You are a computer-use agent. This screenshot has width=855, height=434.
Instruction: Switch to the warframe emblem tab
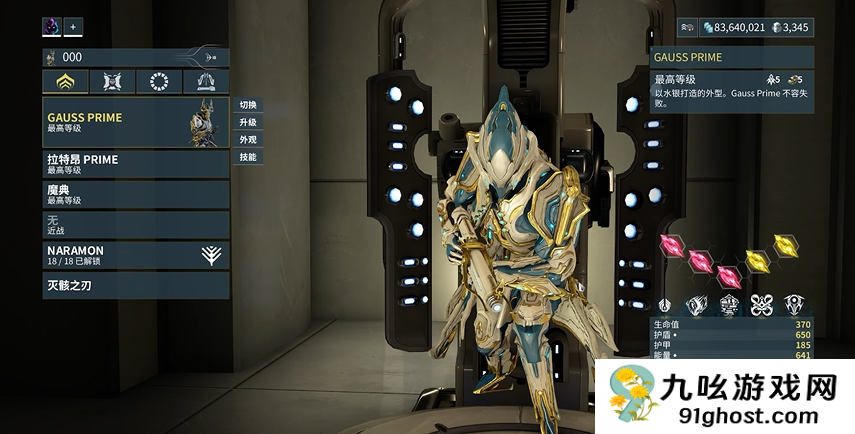[112, 82]
